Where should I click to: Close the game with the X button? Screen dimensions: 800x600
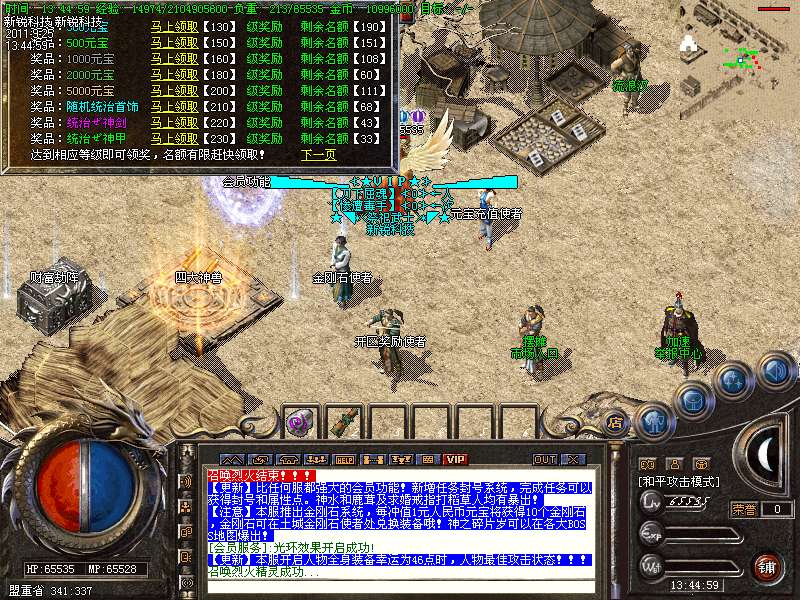tap(572, 459)
